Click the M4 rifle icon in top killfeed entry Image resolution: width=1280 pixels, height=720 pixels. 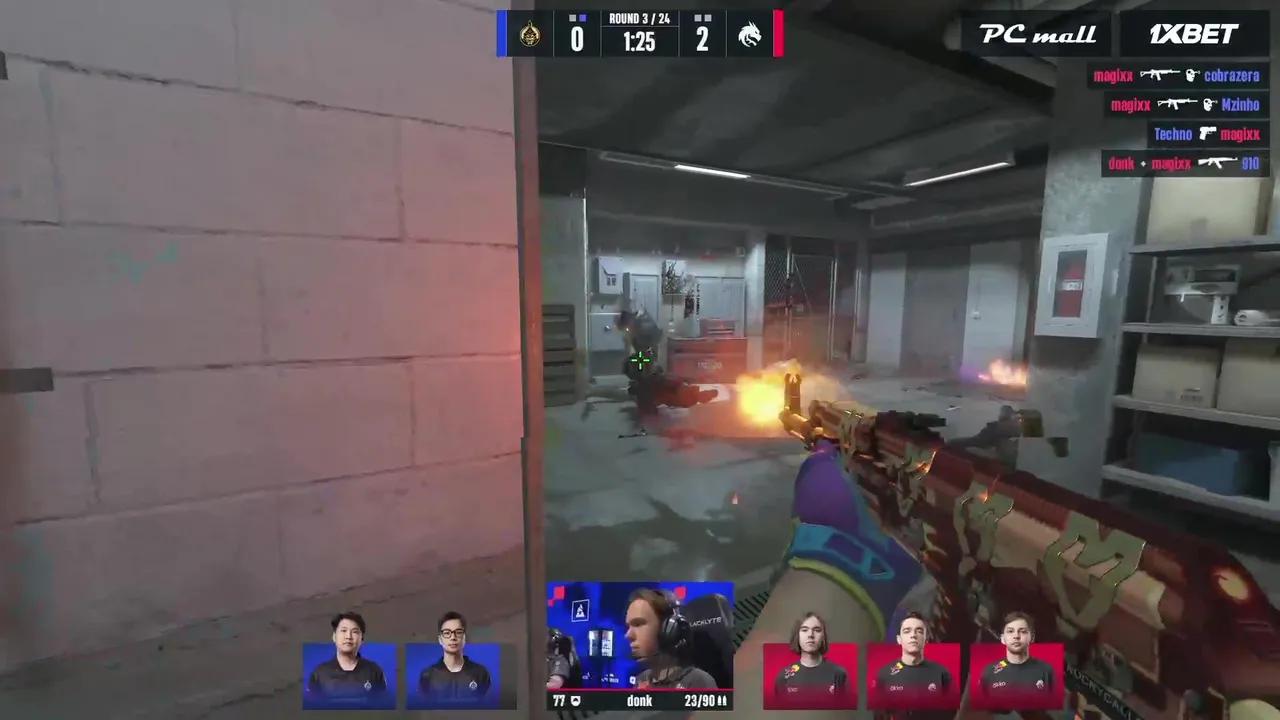tap(1160, 75)
